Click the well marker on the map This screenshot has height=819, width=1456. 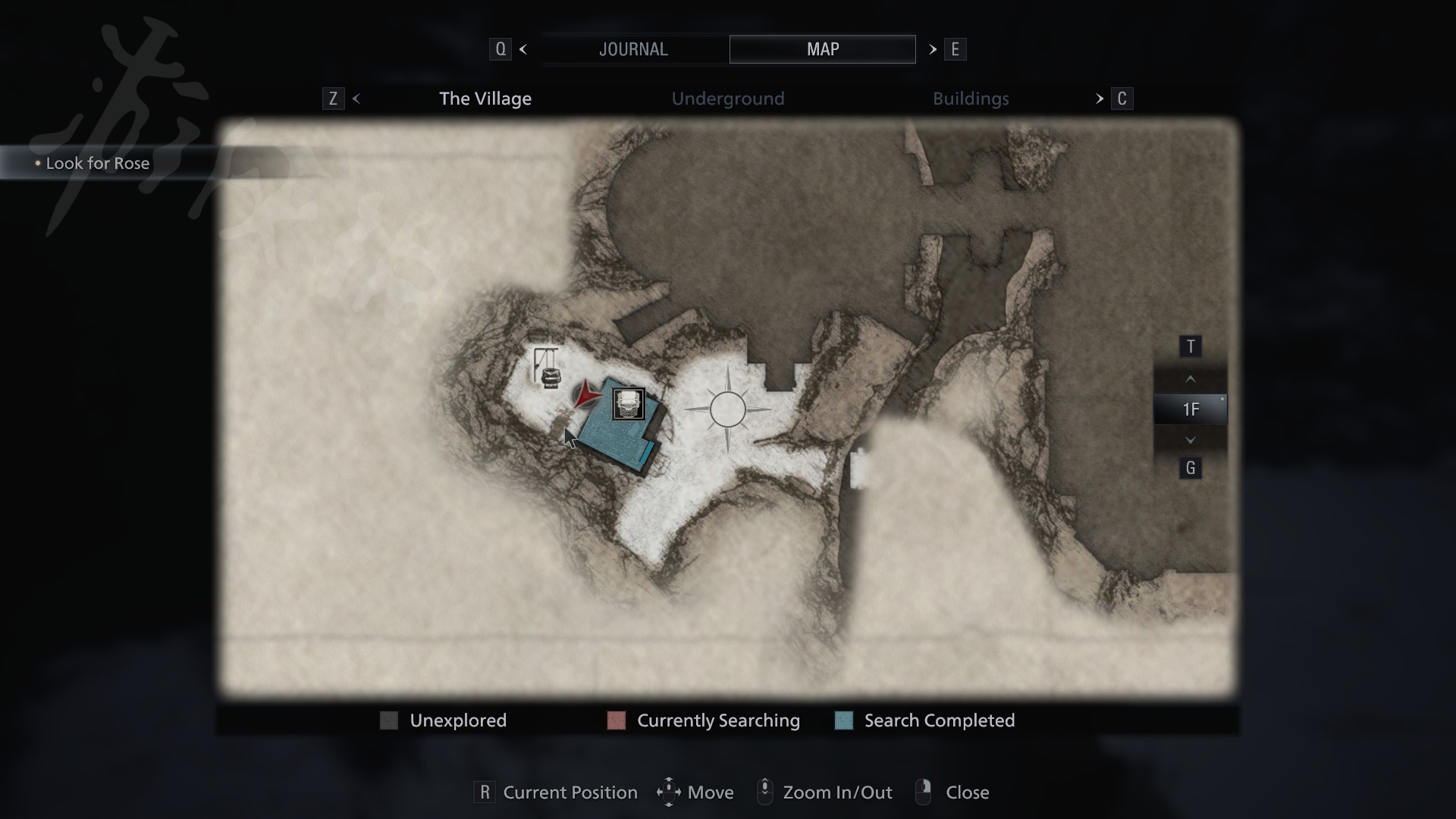click(548, 369)
